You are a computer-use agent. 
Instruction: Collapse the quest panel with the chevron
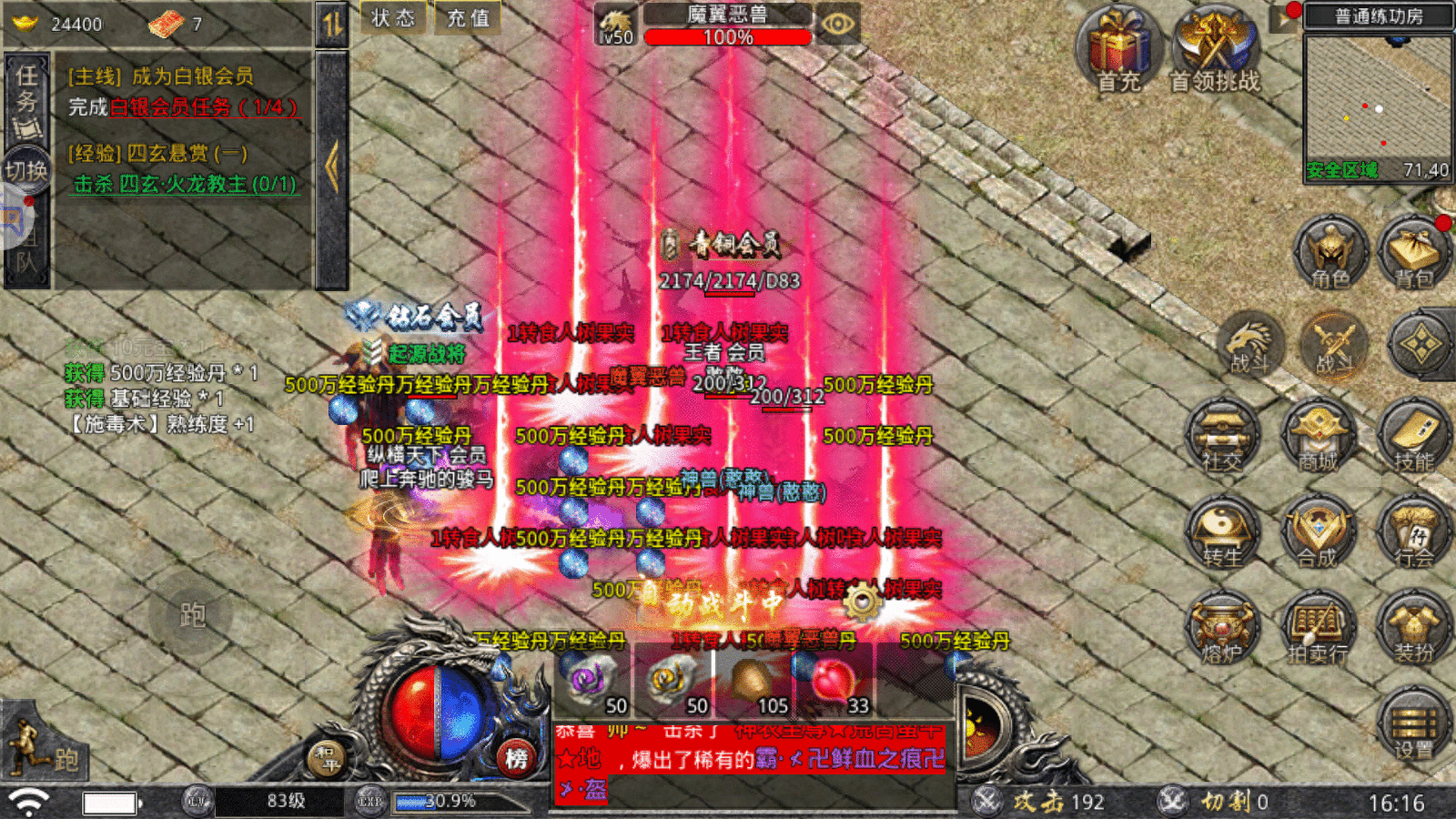(333, 165)
